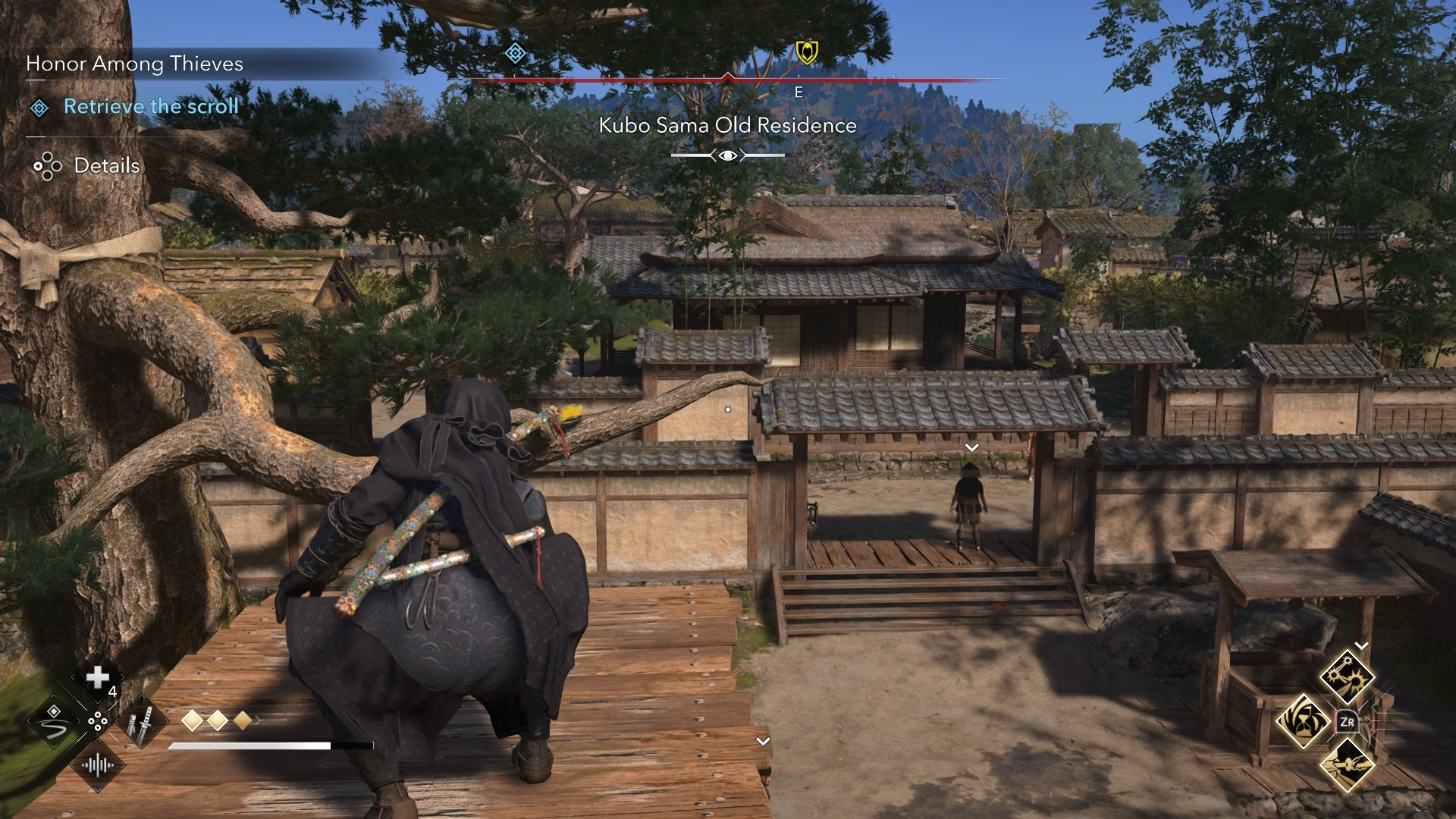The image size is (1456, 819).
Task: Activate the sword draw ability icon
Action: [1347, 765]
